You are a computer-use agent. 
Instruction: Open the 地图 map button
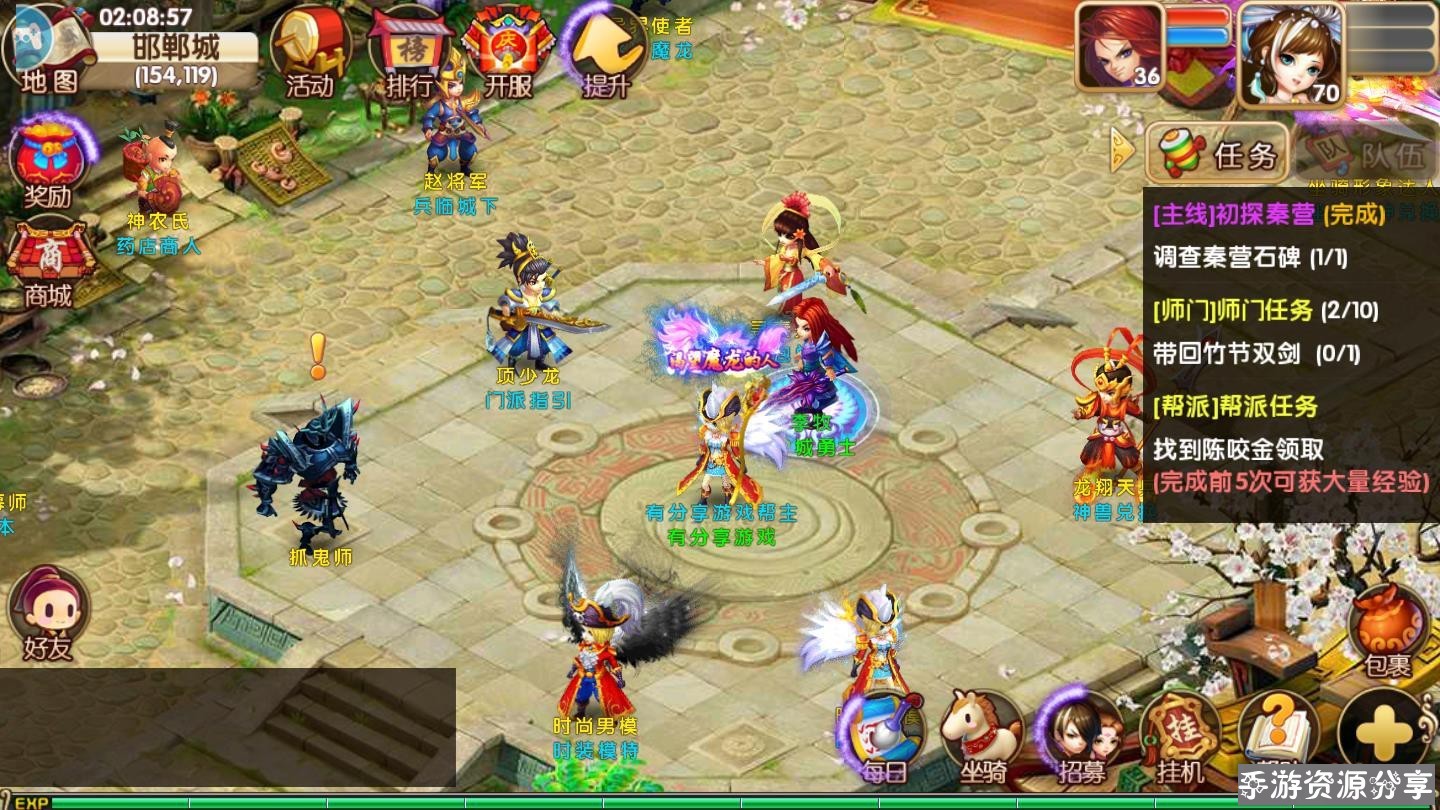tap(47, 50)
